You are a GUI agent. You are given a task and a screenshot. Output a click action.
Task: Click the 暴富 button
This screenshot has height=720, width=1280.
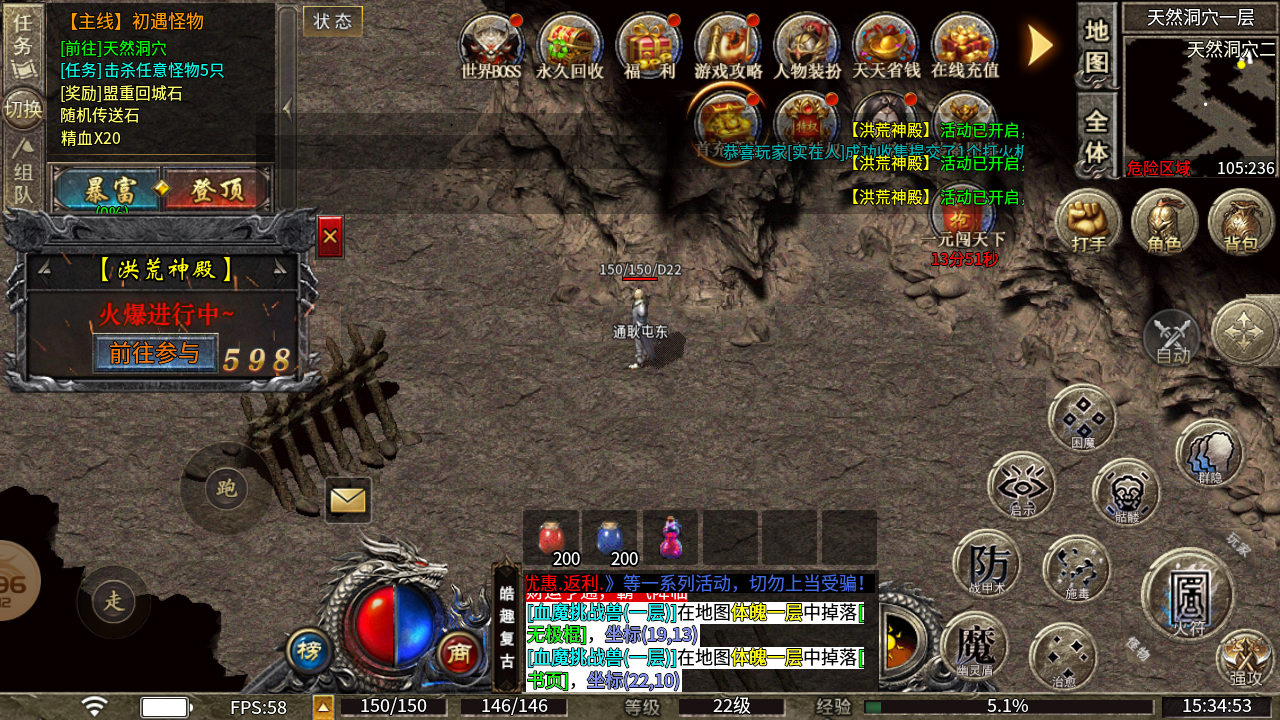click(109, 190)
